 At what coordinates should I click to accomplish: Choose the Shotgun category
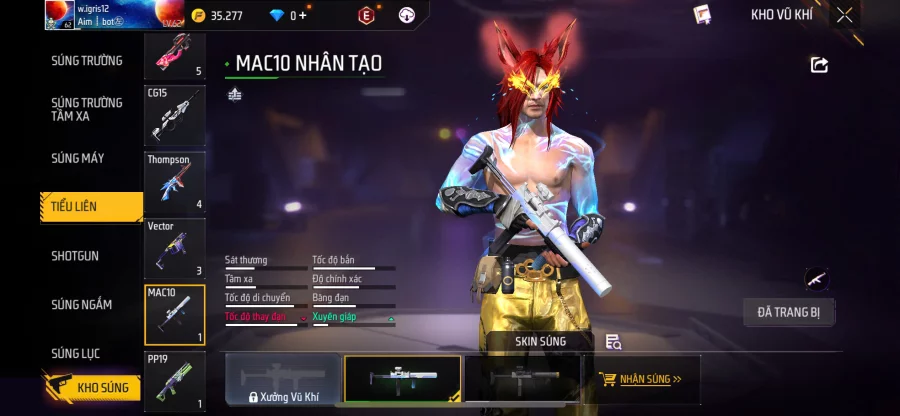click(x=75, y=256)
